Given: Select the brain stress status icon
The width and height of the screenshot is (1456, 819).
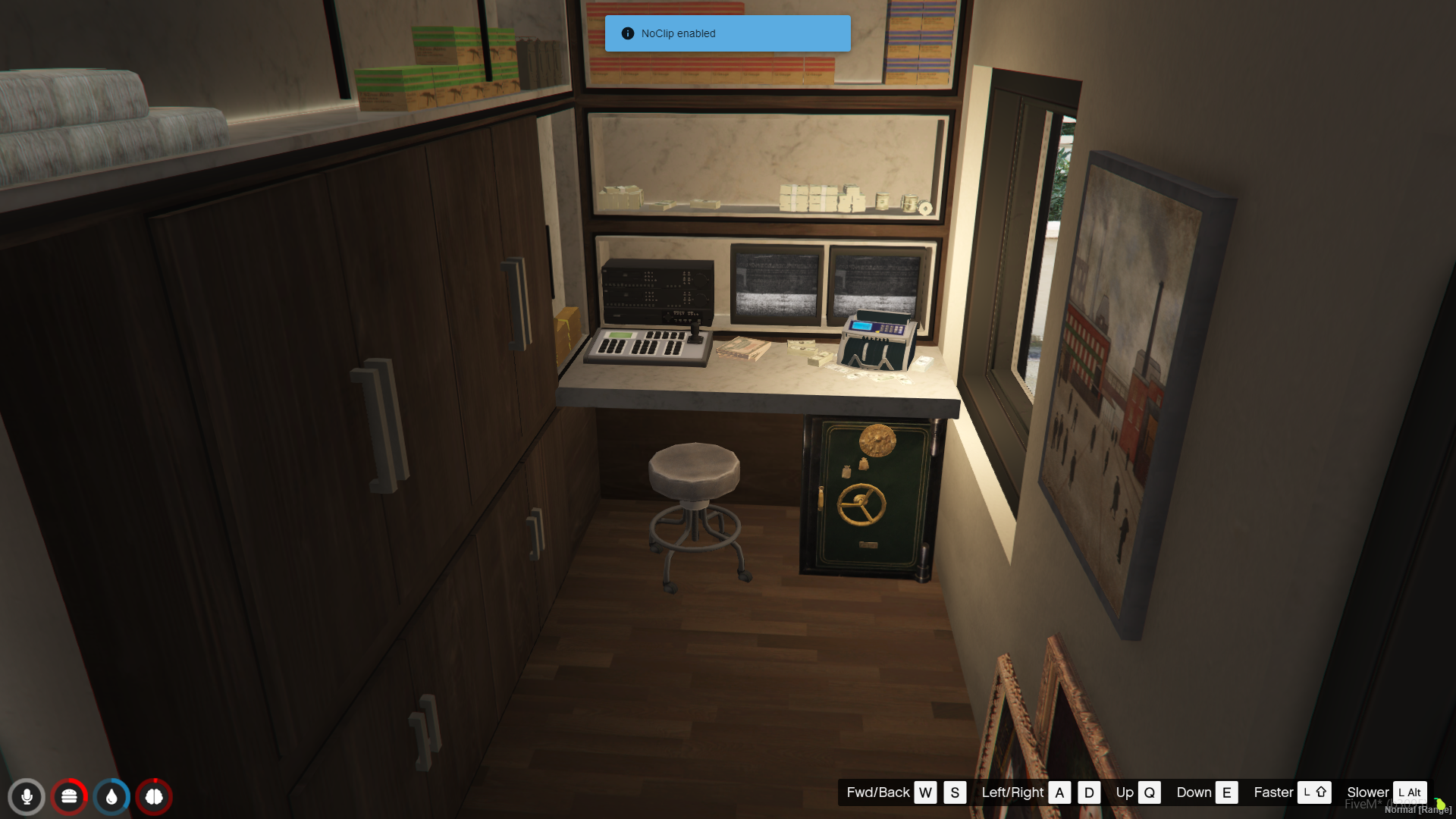Looking at the screenshot, I should tap(154, 796).
